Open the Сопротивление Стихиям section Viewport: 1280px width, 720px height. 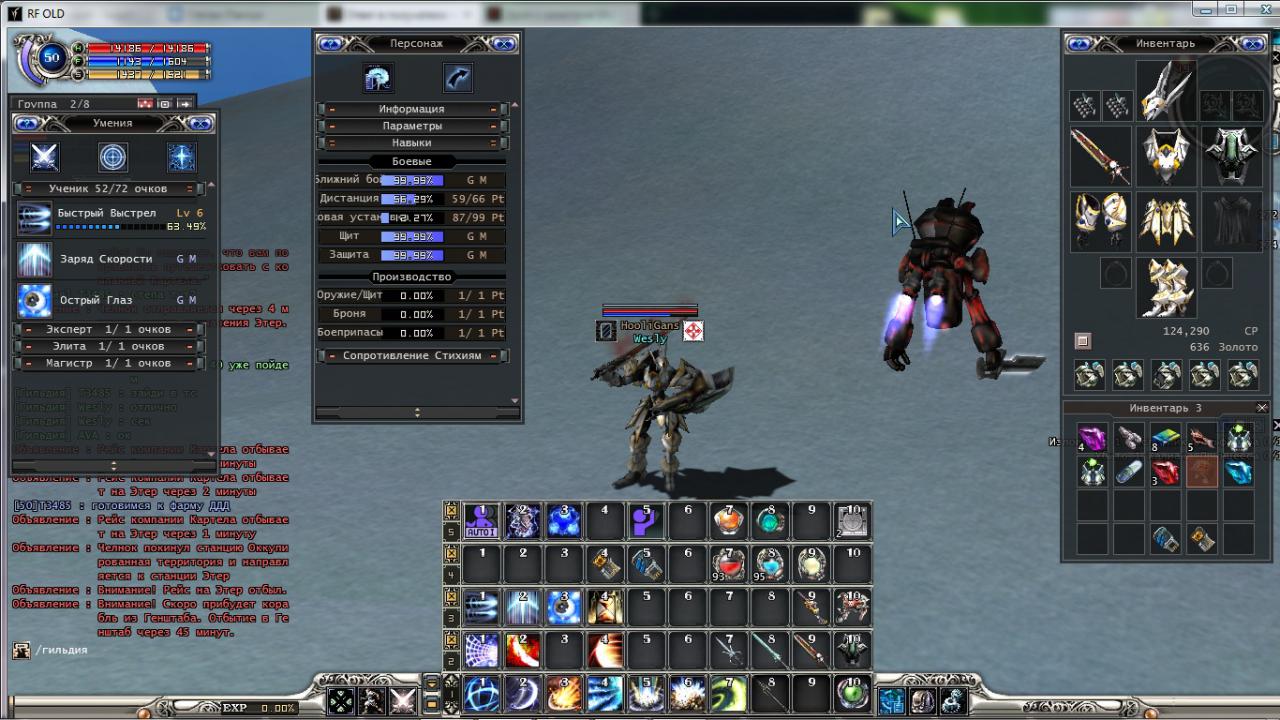(x=411, y=355)
